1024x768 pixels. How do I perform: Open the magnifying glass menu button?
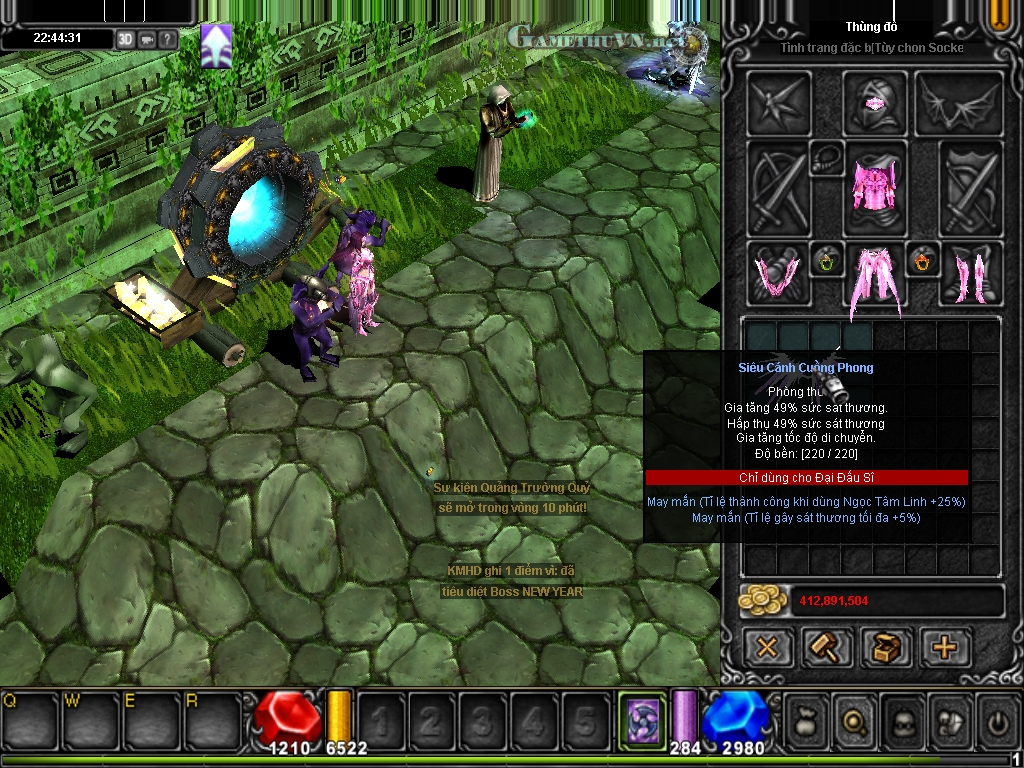856,720
